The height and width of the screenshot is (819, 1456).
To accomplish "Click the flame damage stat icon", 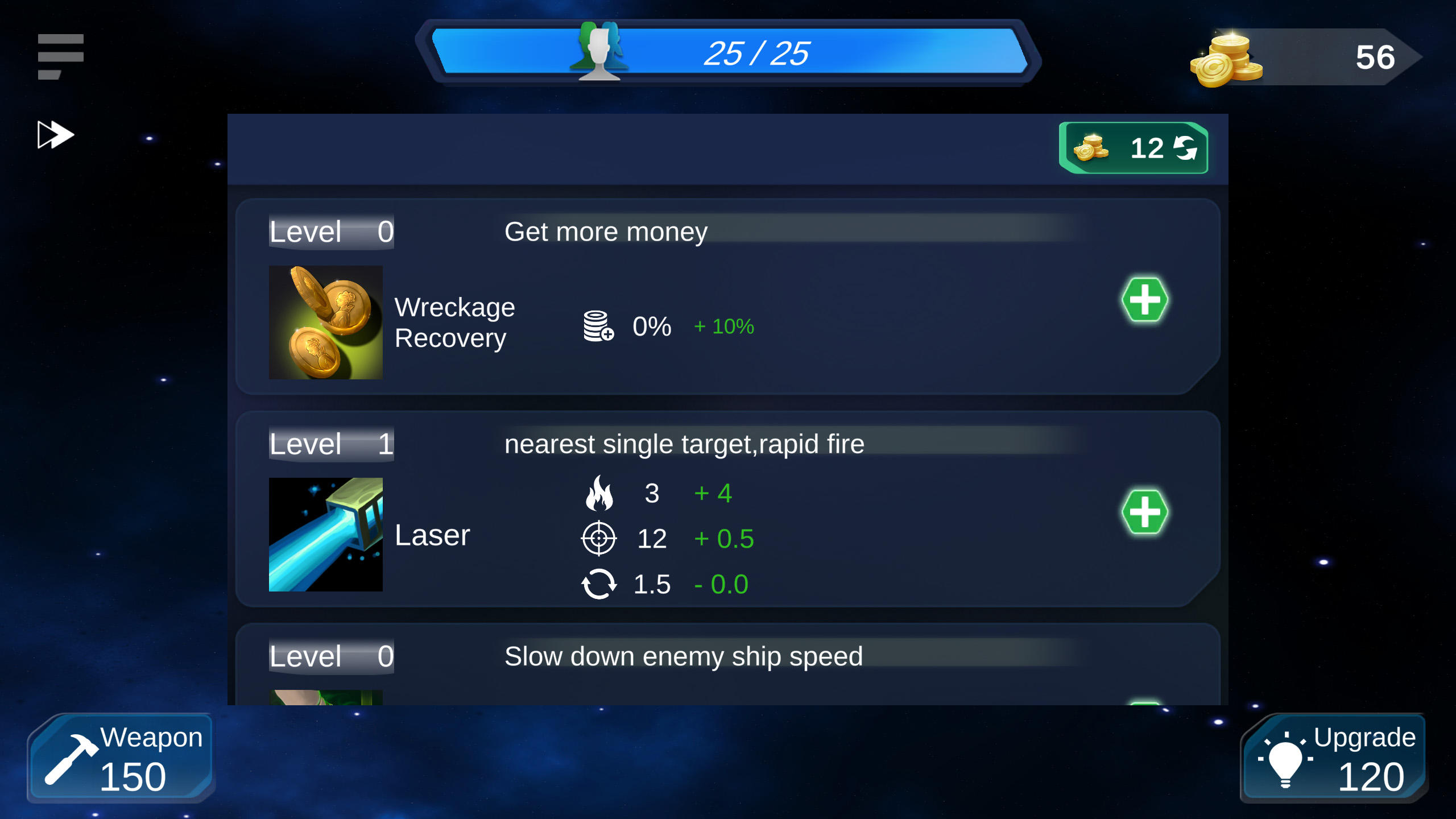I will coord(598,493).
